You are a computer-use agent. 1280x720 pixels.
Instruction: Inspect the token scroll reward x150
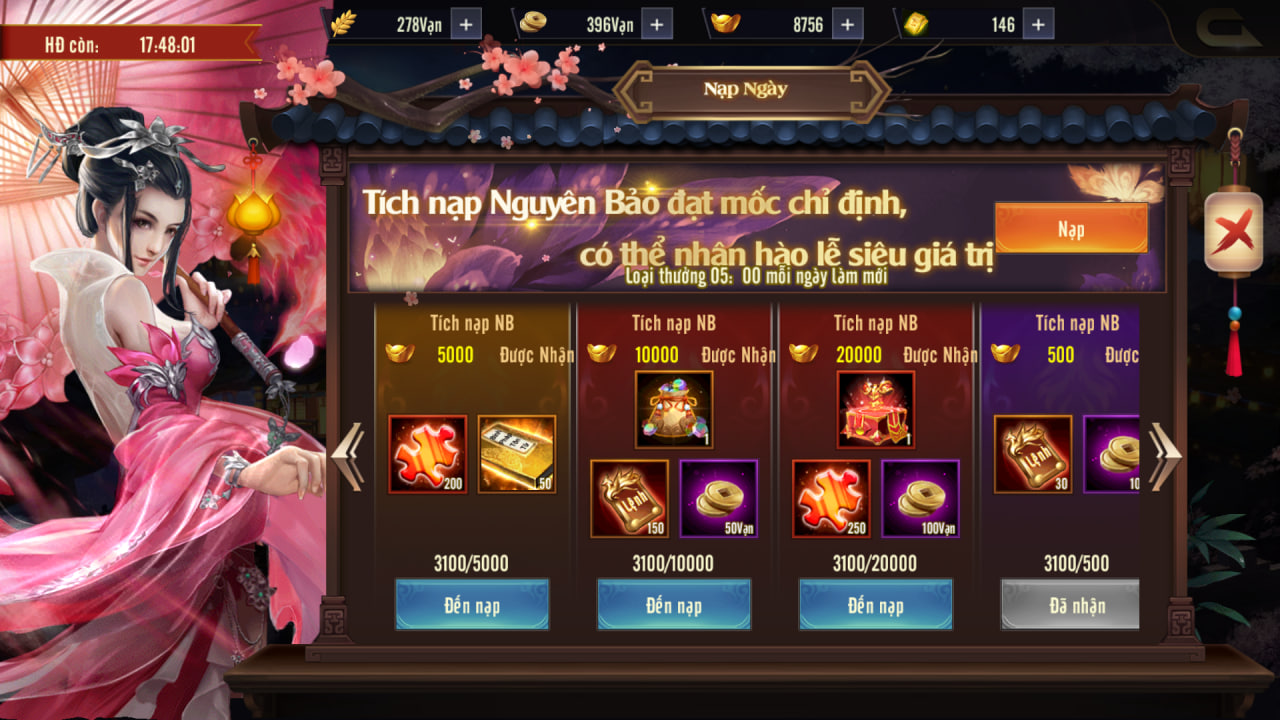click(x=630, y=498)
